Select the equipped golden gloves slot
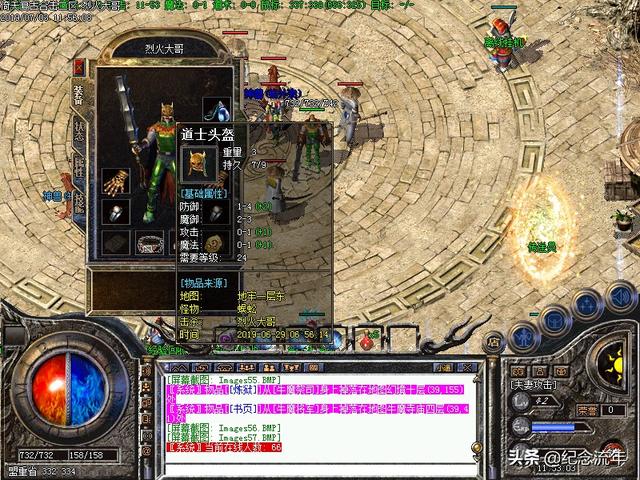This screenshot has height=480, width=640. pos(115,181)
